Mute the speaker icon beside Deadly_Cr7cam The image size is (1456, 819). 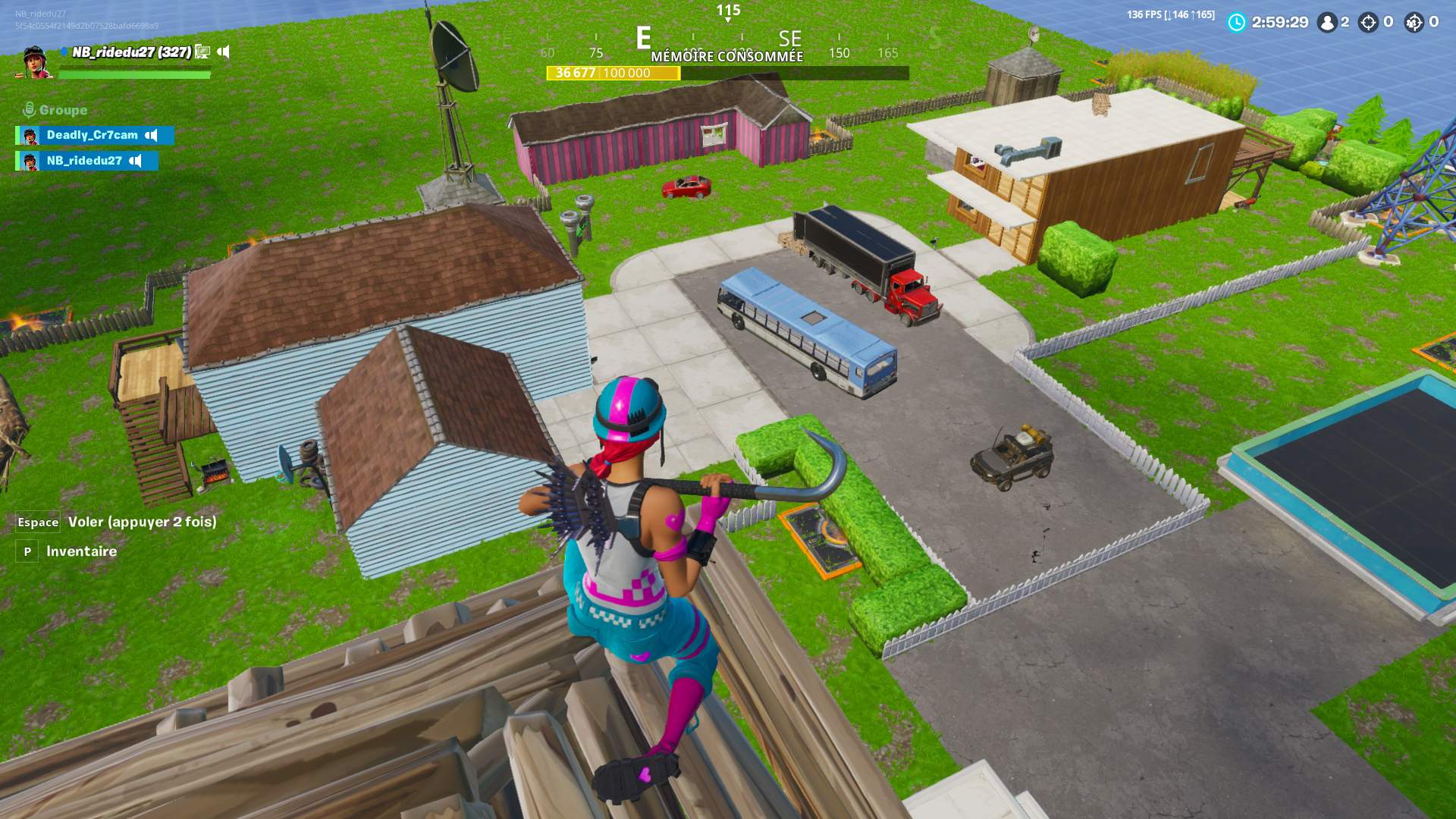click(151, 136)
